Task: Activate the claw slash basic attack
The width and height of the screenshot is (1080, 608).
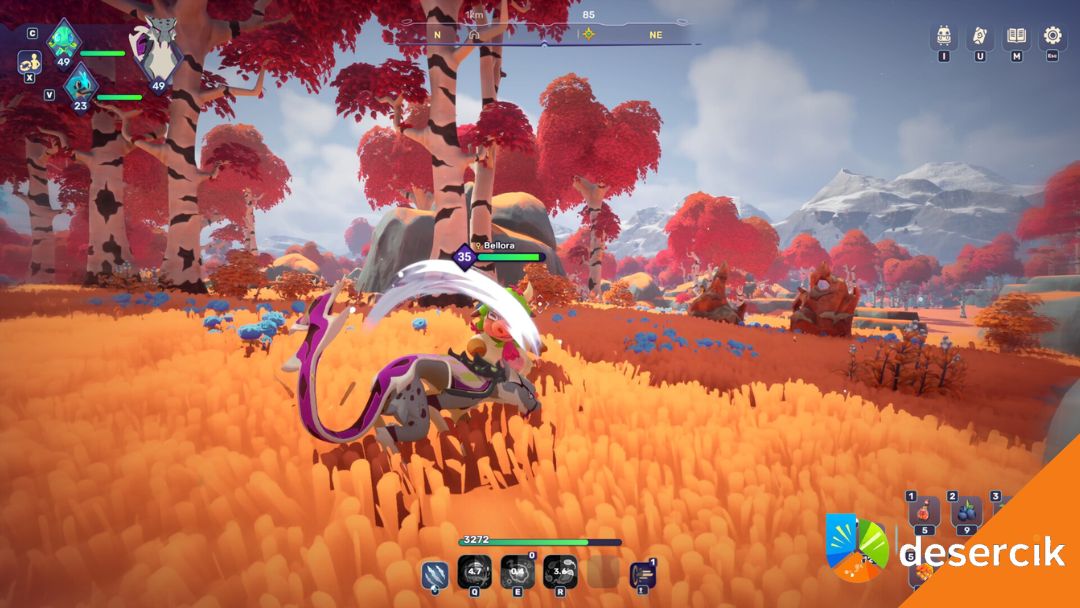Action: tap(433, 573)
